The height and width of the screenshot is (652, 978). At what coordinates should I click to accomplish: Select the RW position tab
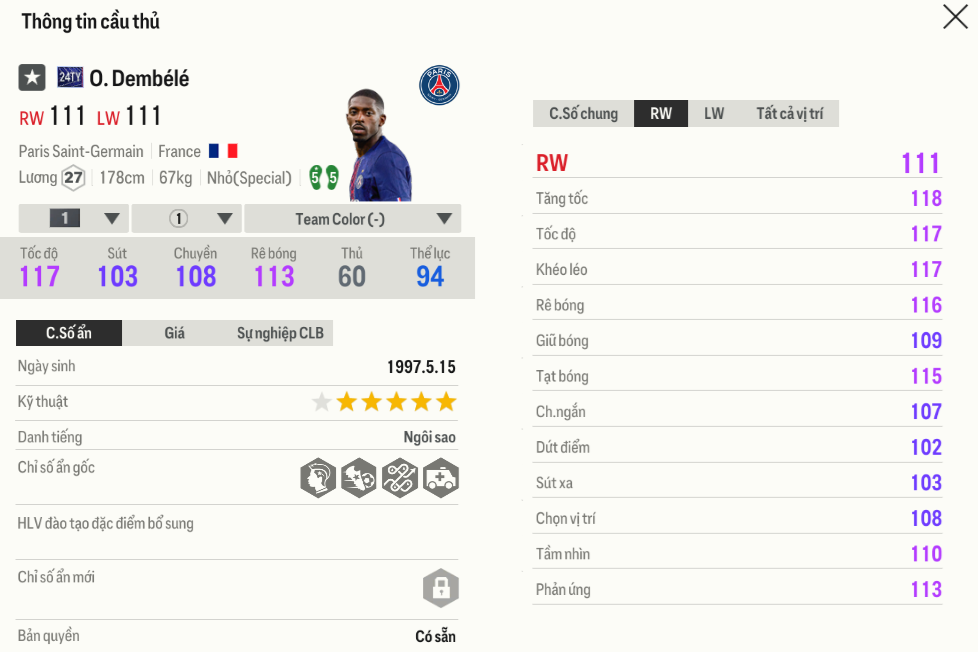coord(661,114)
